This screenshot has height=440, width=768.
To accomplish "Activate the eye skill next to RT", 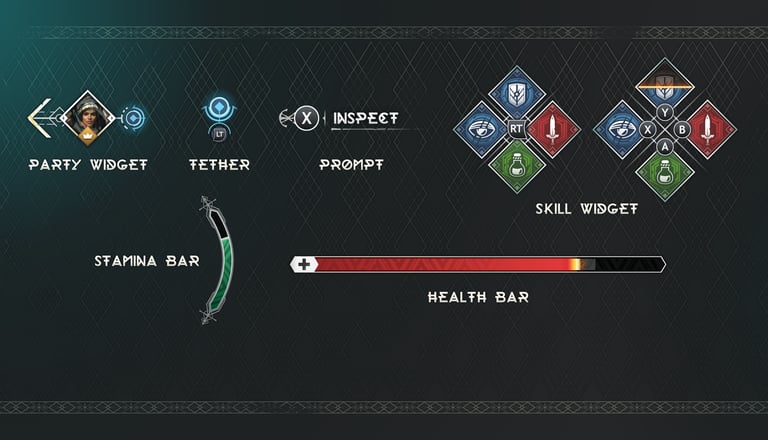I will point(482,129).
